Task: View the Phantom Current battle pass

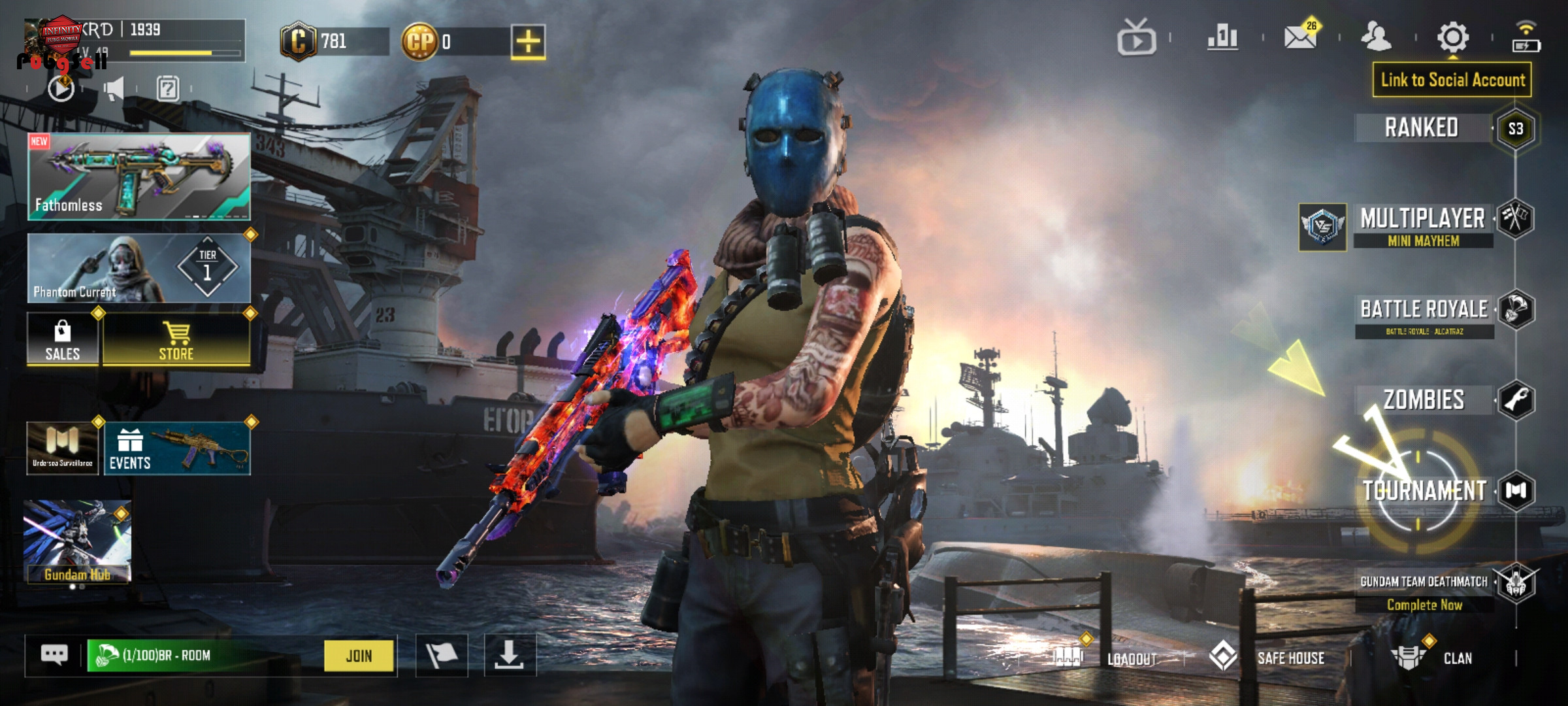Action: coord(139,268)
